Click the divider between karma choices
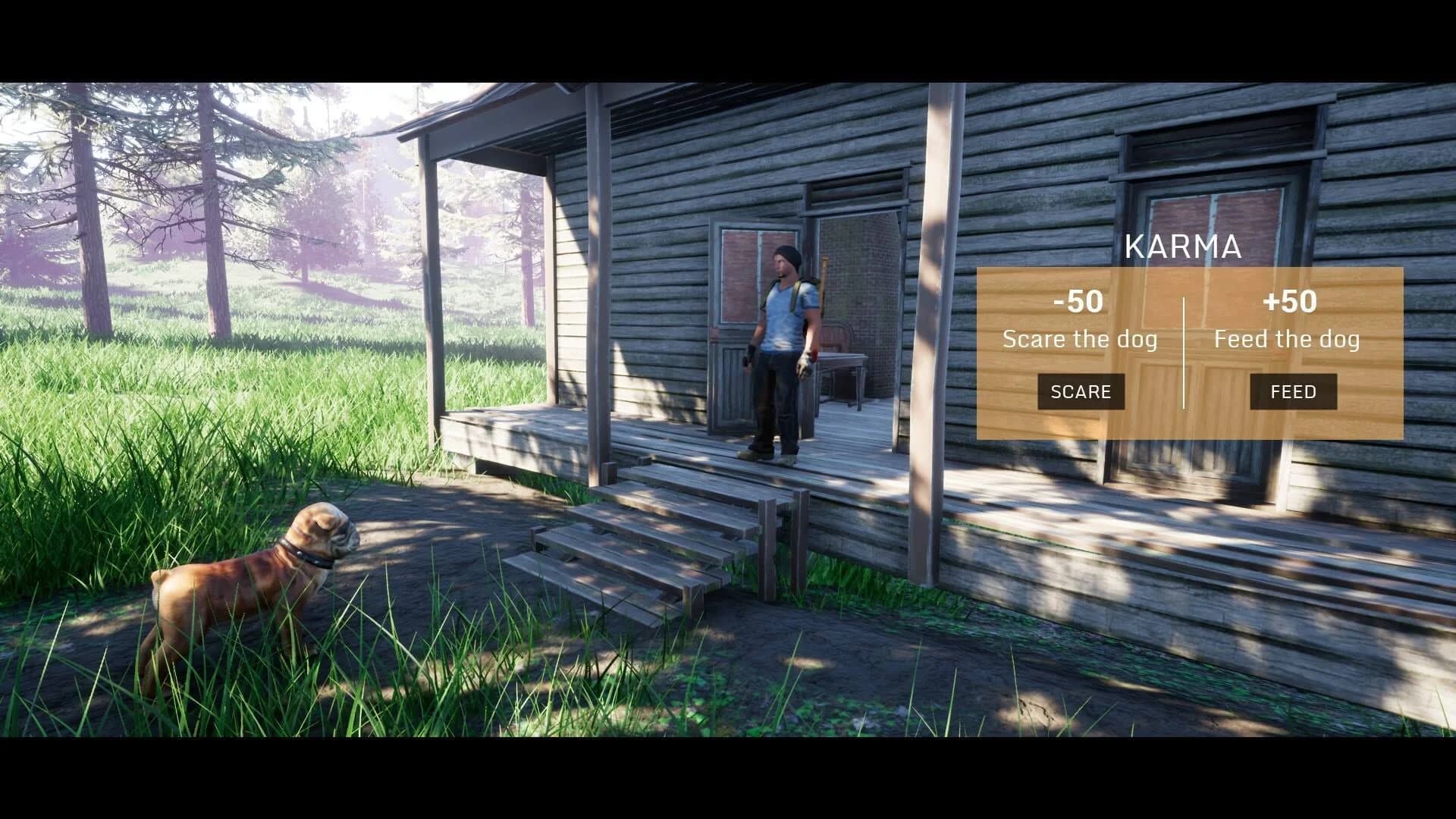Screen dimensions: 1456x819 [x=1184, y=353]
